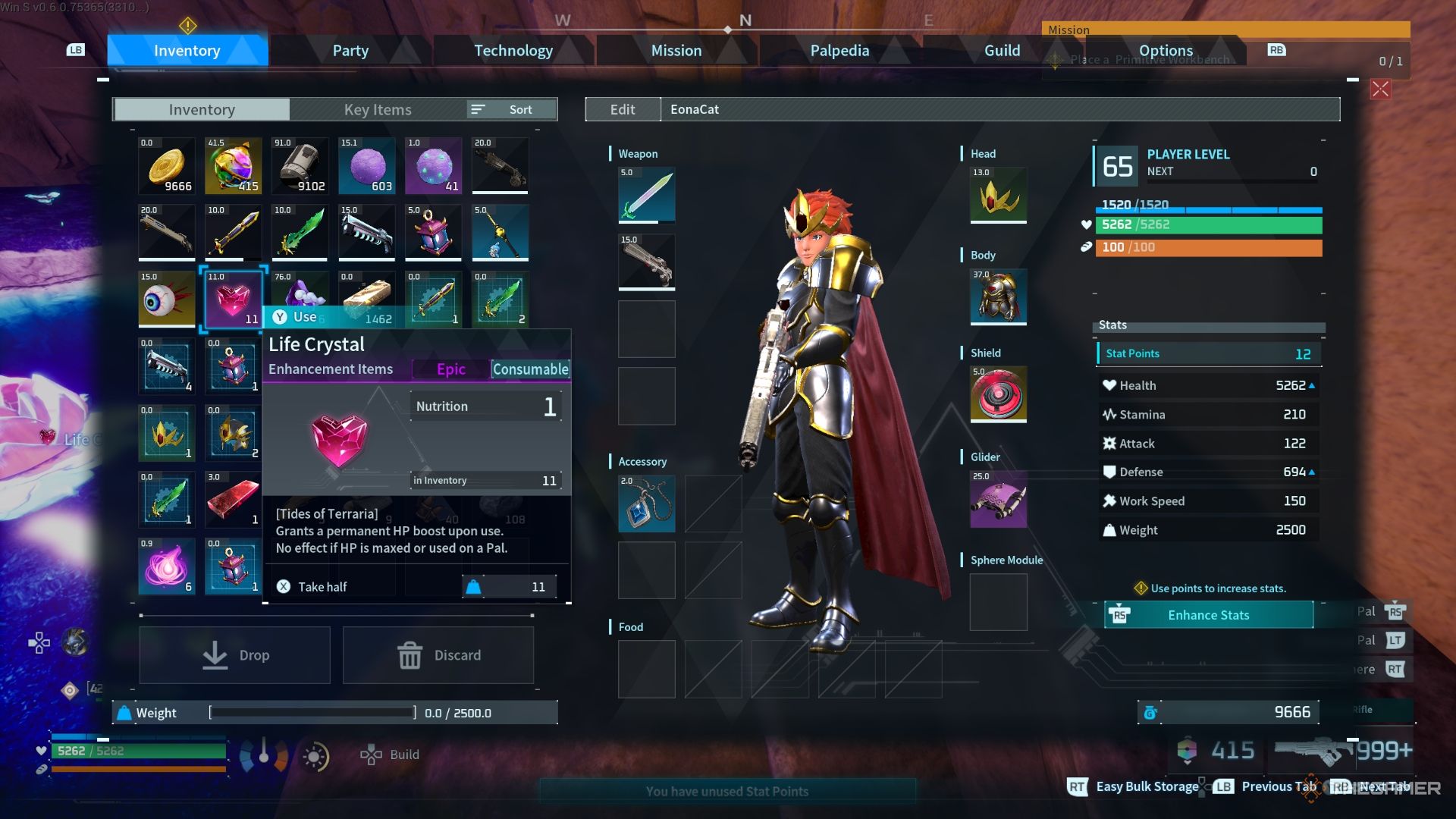Show the Palpedia tab
This screenshot has width=1456, height=819.
click(839, 51)
